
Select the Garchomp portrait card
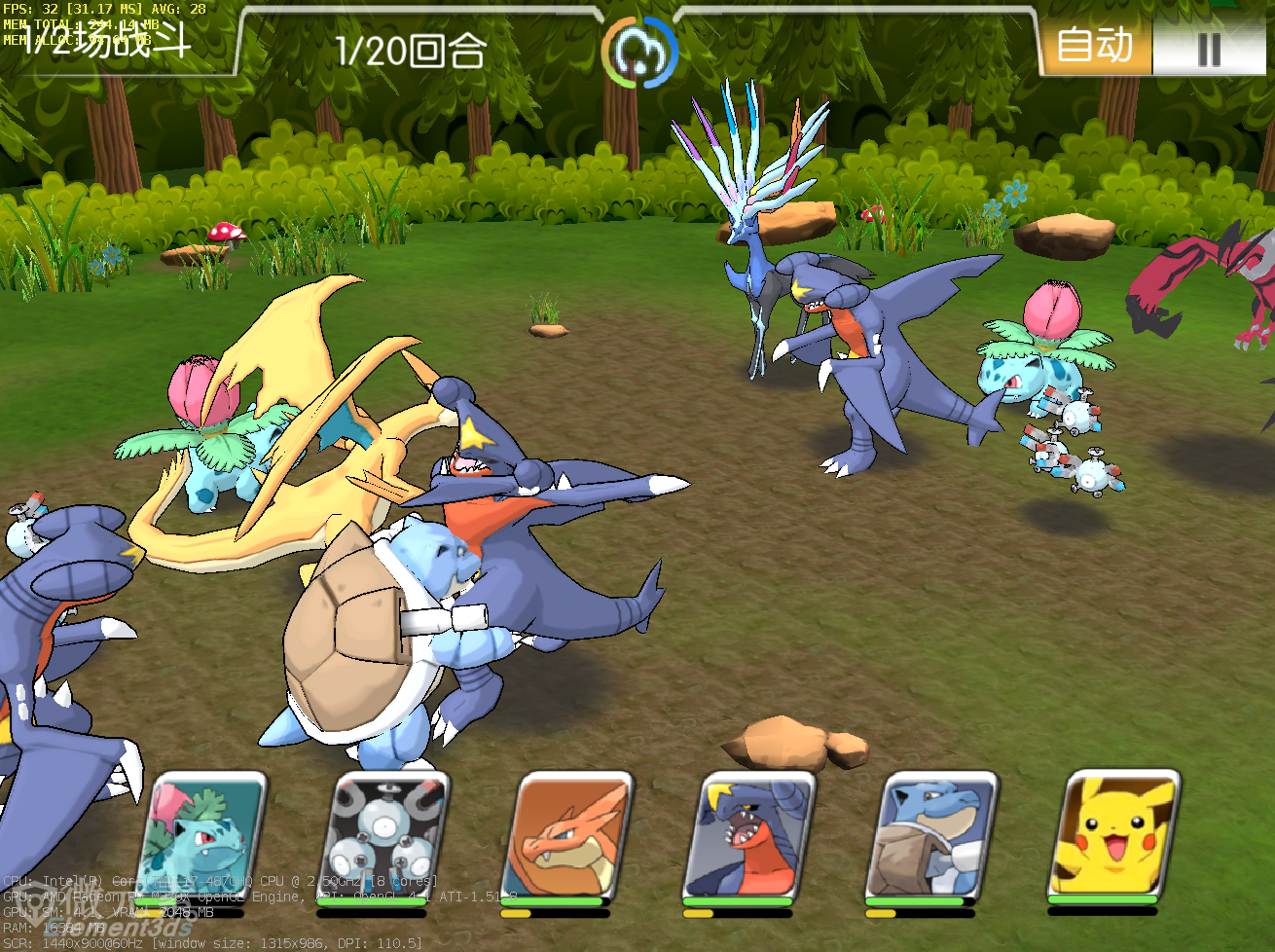(752, 837)
